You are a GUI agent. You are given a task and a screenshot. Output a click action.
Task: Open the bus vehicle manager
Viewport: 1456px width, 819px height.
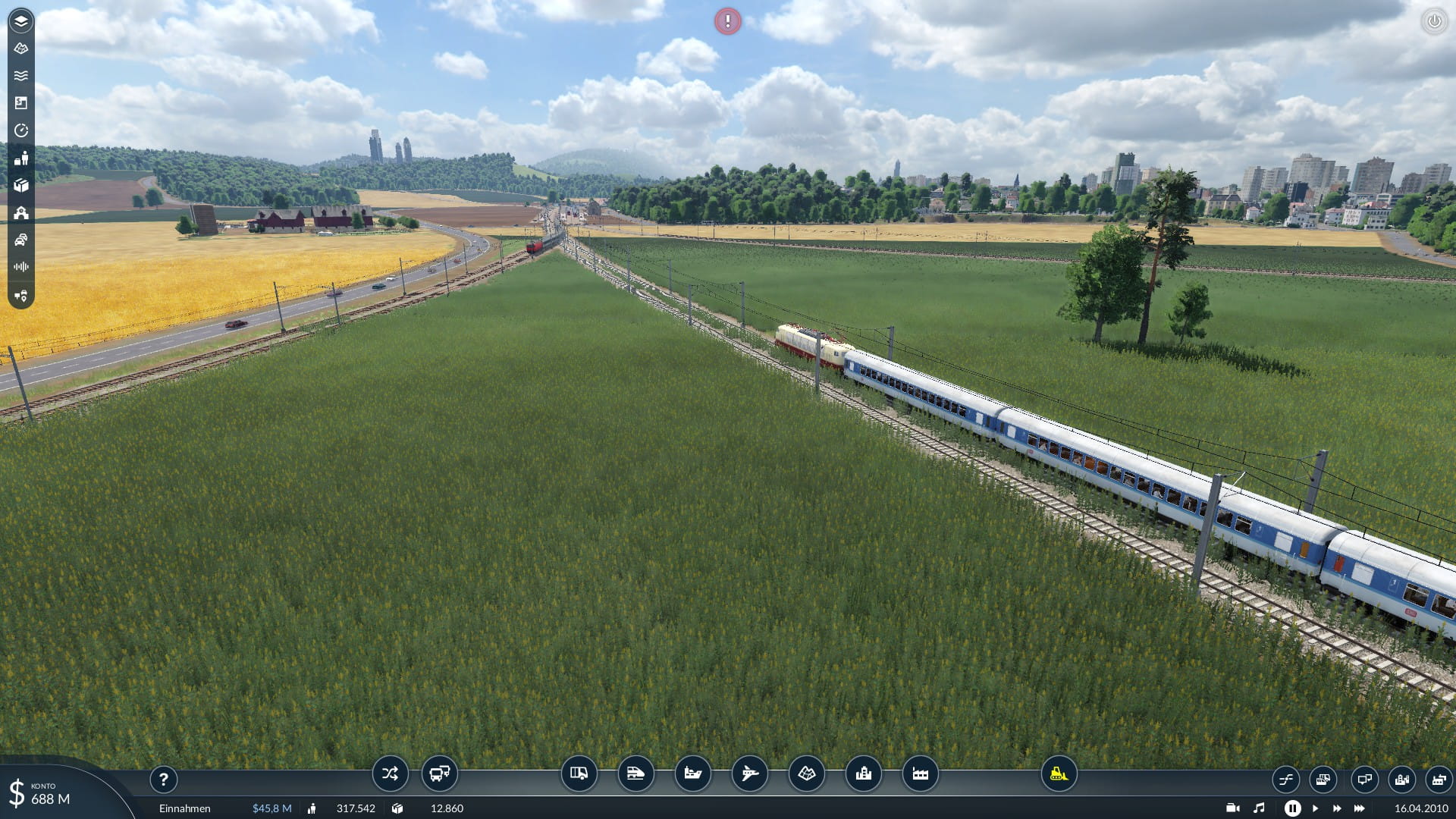440,773
